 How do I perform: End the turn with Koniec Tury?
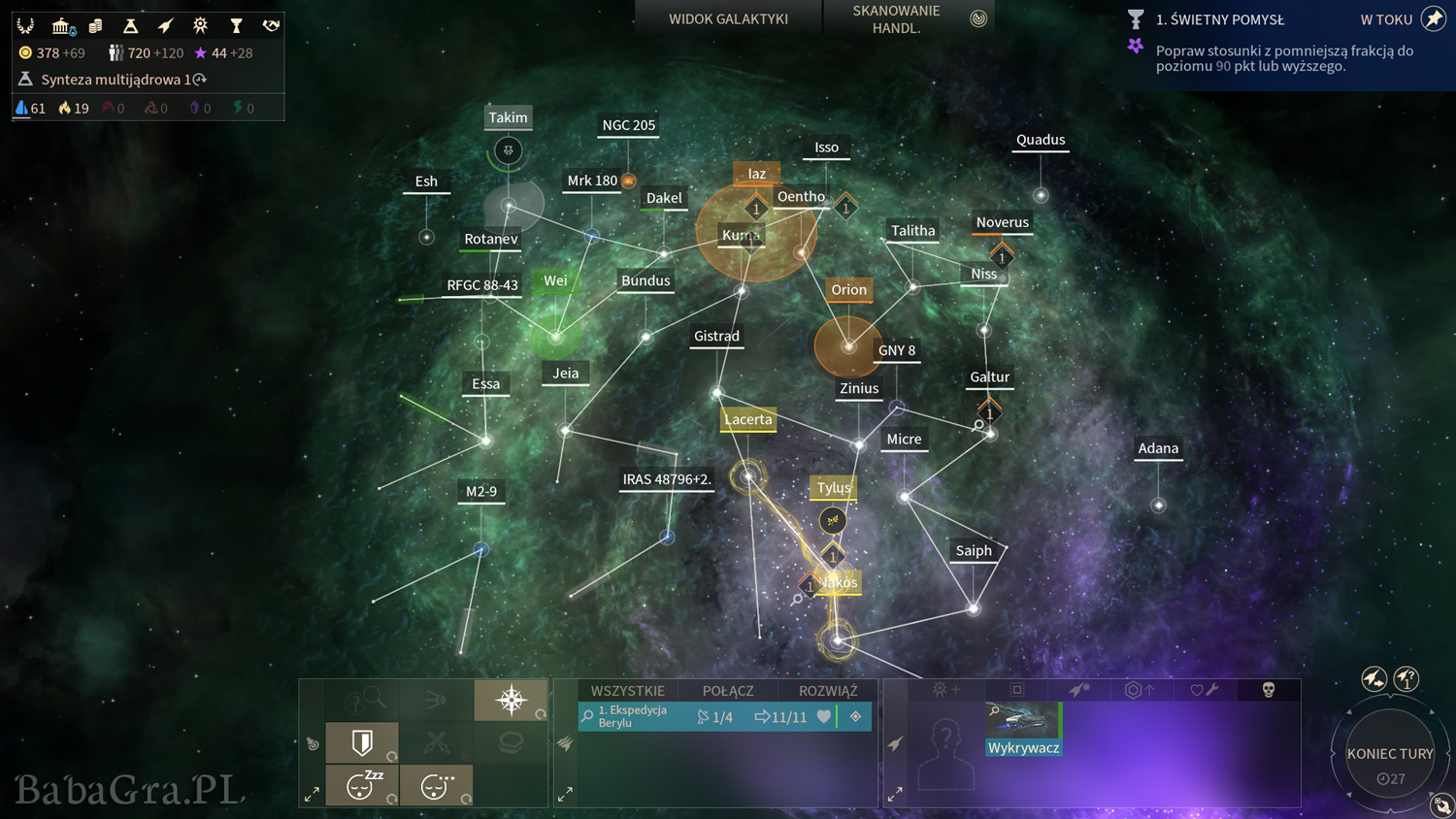[1389, 754]
